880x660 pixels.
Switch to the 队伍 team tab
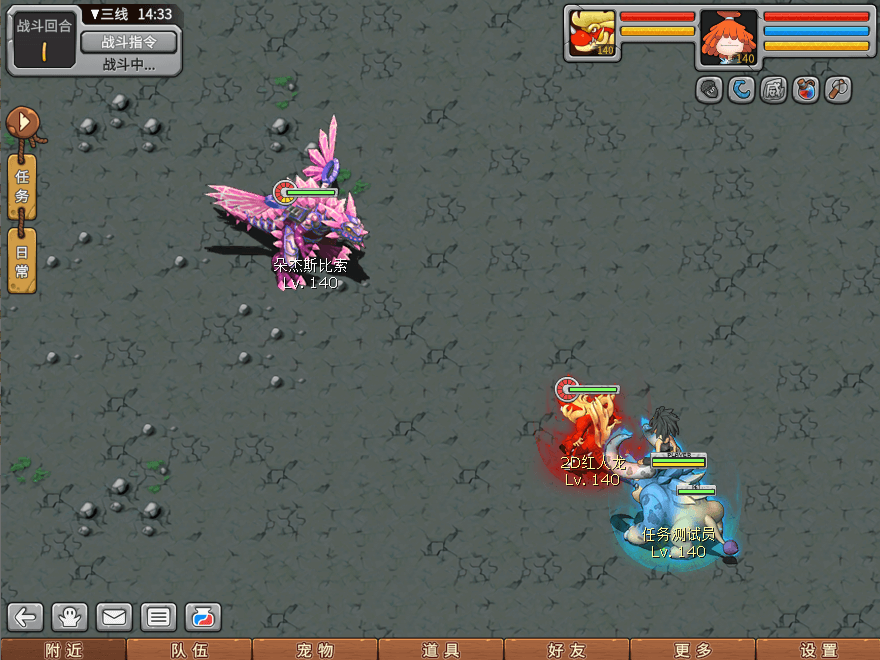pos(189,650)
